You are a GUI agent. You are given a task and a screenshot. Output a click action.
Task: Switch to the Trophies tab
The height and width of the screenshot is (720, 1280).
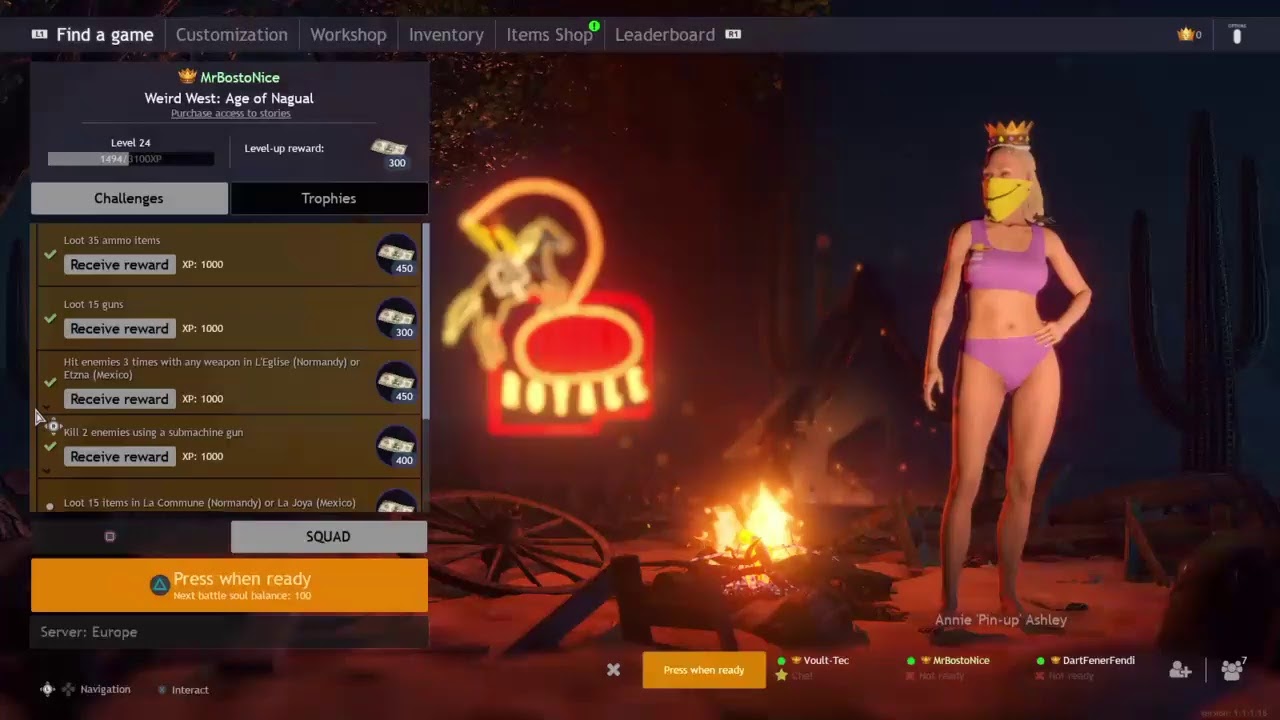point(329,198)
